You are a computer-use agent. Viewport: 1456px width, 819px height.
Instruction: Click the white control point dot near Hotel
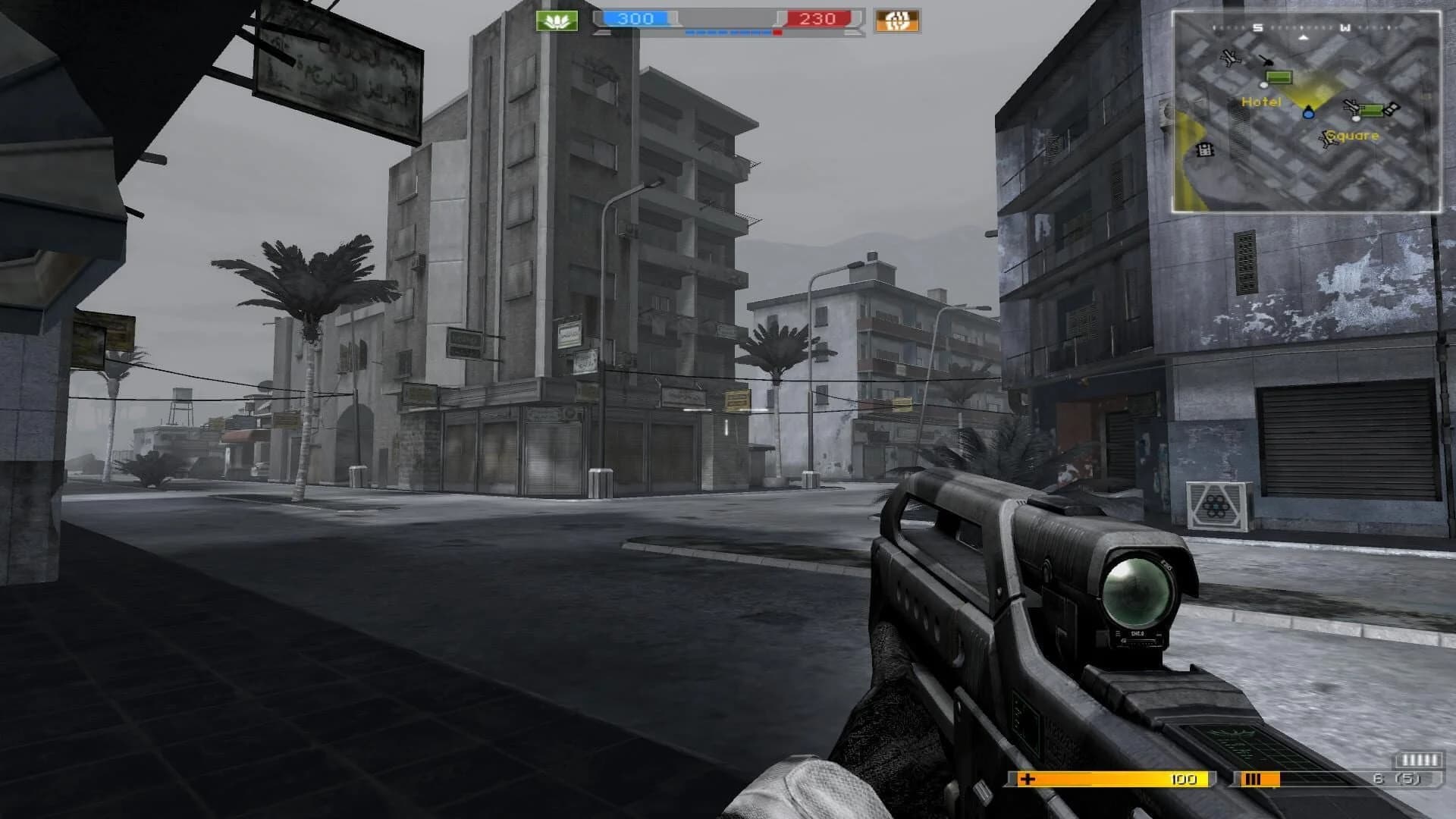click(x=1263, y=86)
